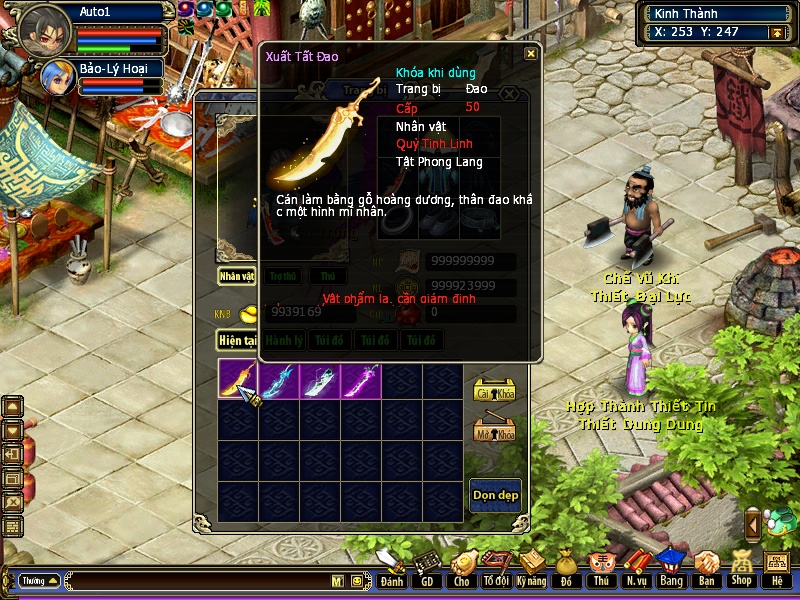The width and height of the screenshot is (800, 600).
Task: Click the Mở Khóa unlock button
Action: click(x=494, y=430)
